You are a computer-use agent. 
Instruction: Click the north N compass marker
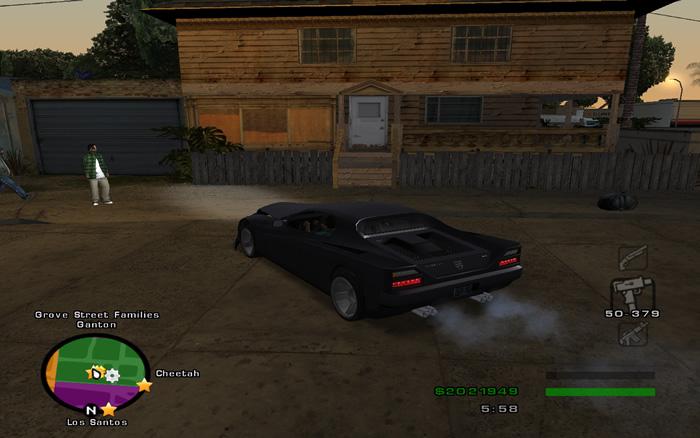[91, 410]
